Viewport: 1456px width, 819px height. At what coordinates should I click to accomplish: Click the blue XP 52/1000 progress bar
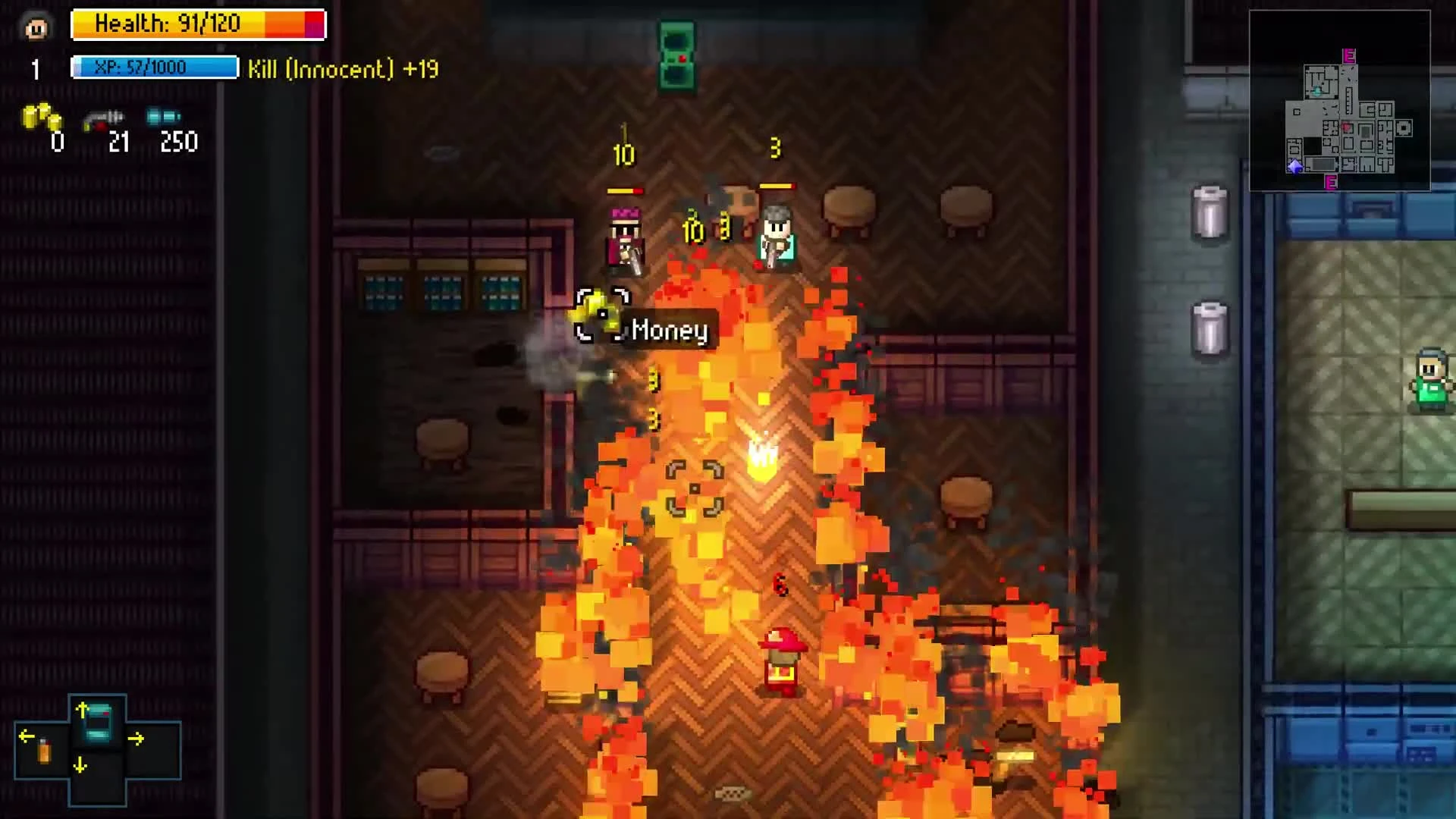155,67
